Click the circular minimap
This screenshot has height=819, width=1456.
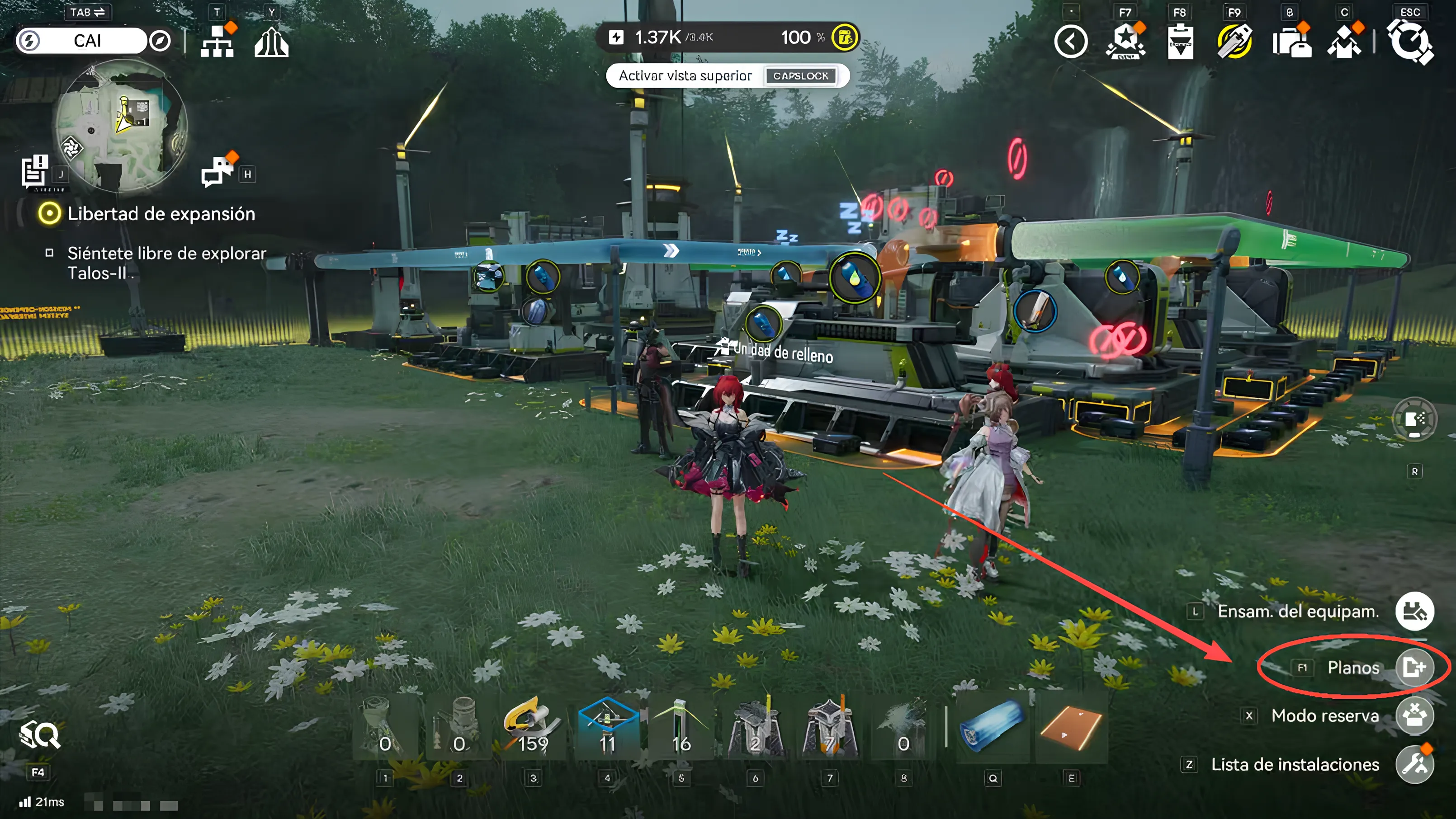(121, 125)
